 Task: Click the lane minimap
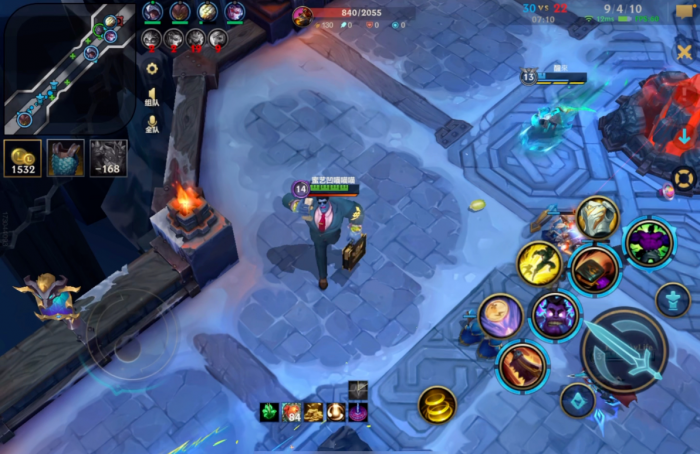coord(68,68)
